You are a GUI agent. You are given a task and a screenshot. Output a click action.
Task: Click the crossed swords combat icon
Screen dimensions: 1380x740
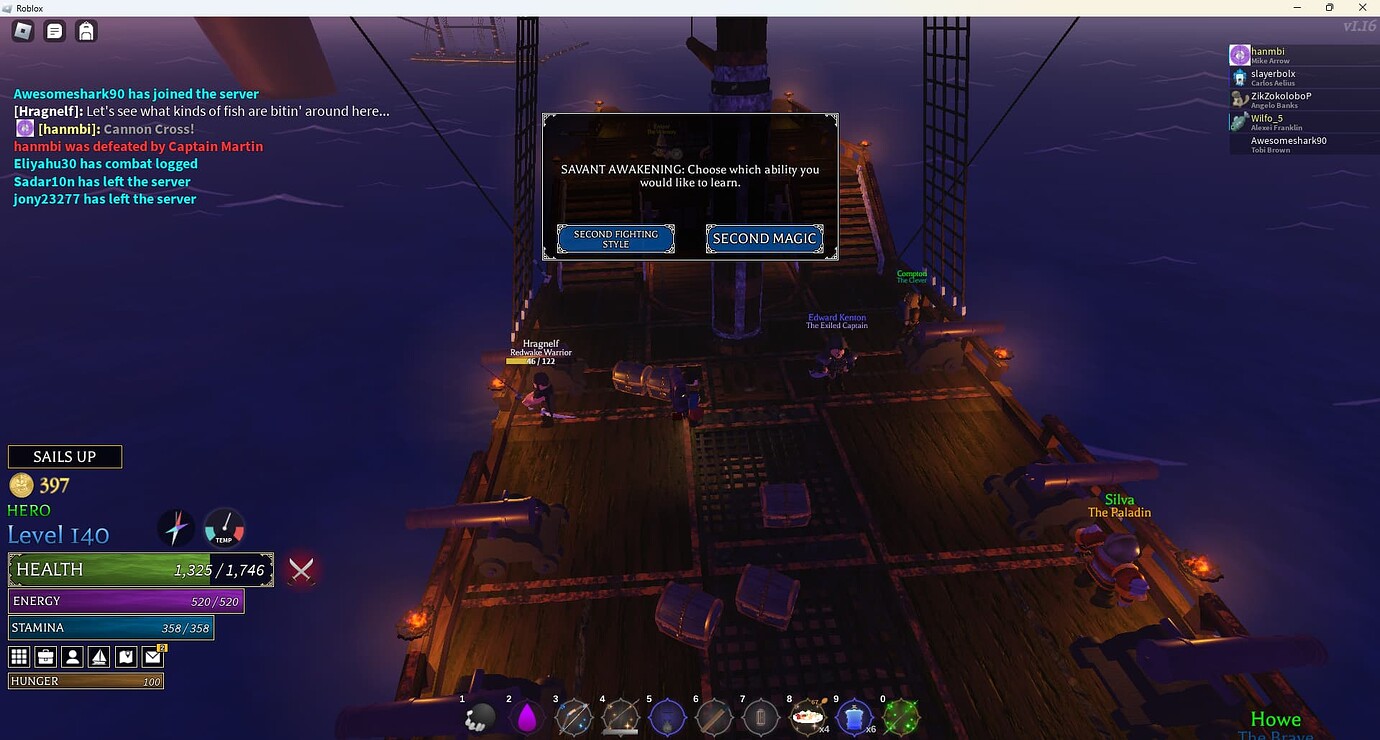300,570
